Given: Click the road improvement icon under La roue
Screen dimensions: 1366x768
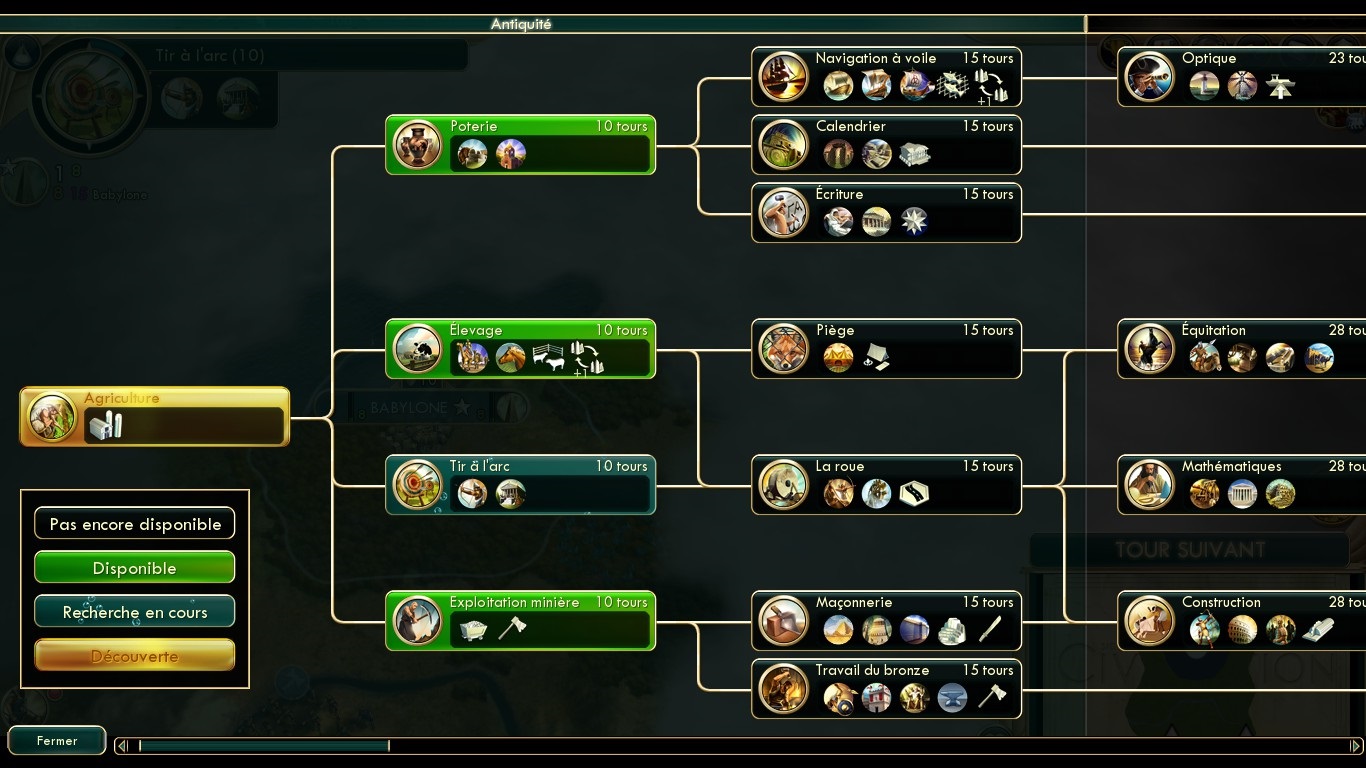Looking at the screenshot, I should point(914,493).
